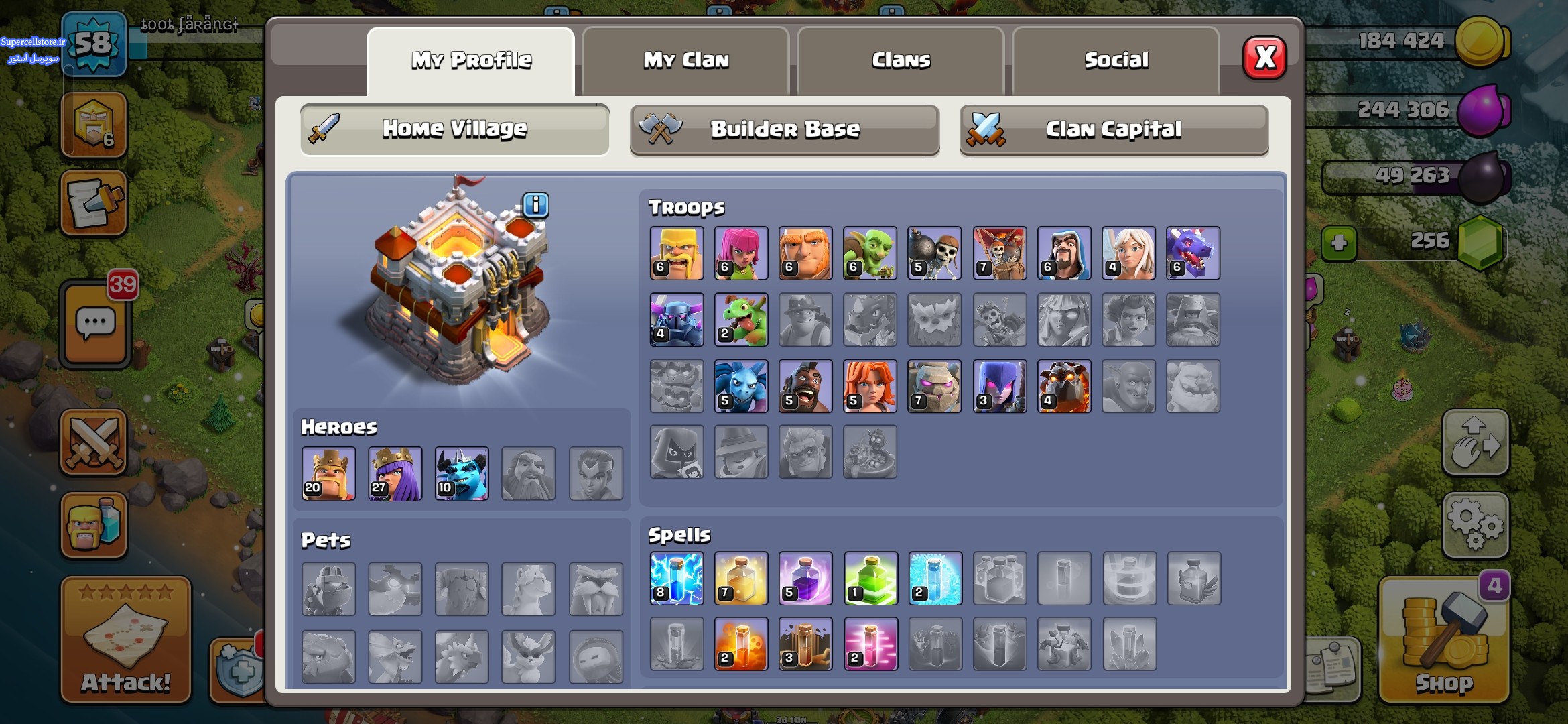Choose the Archer Queen hero icon
The width and height of the screenshot is (1568, 724).
pyautogui.click(x=395, y=474)
